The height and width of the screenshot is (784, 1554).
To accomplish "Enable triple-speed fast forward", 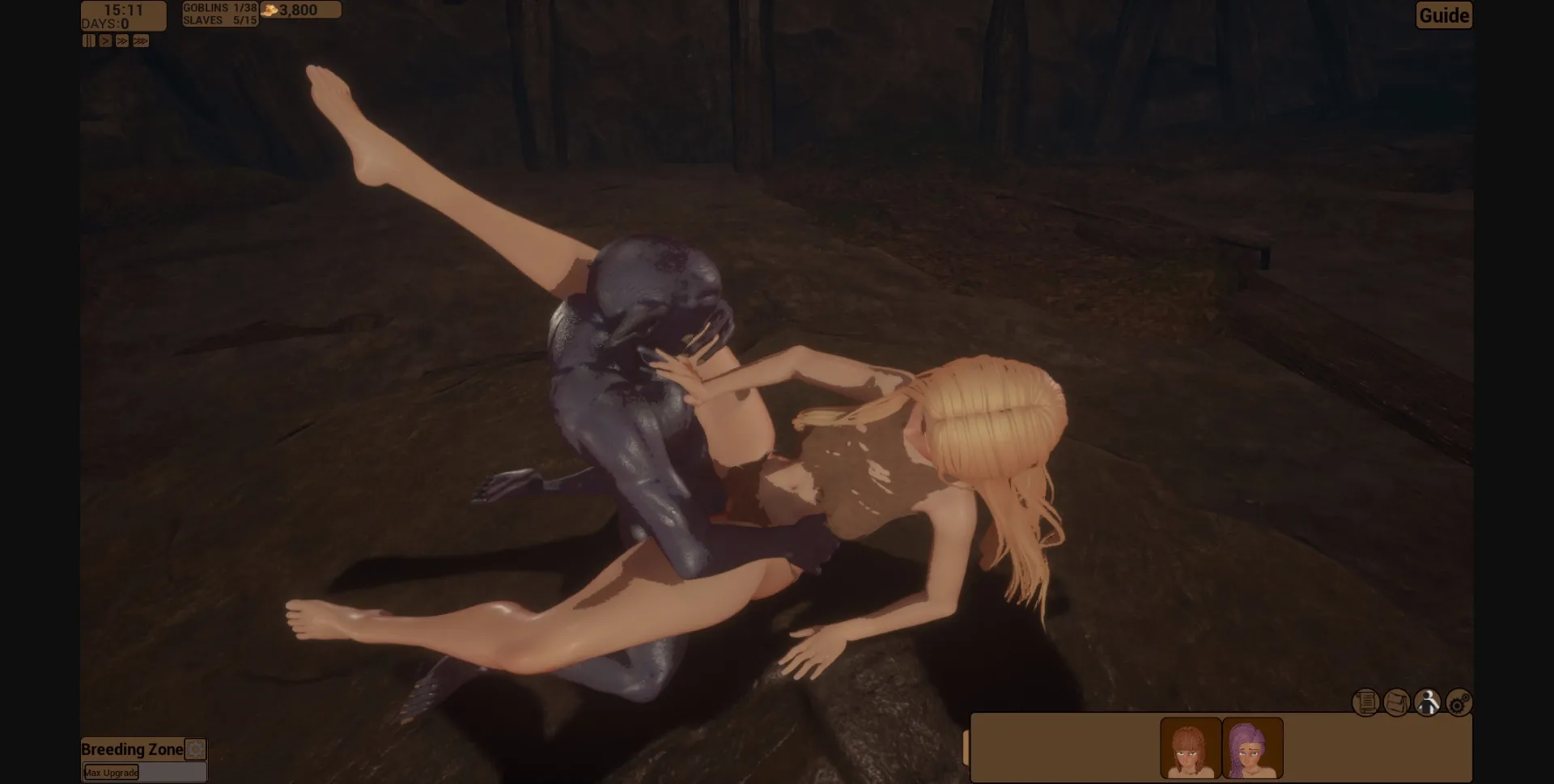I will [x=141, y=40].
